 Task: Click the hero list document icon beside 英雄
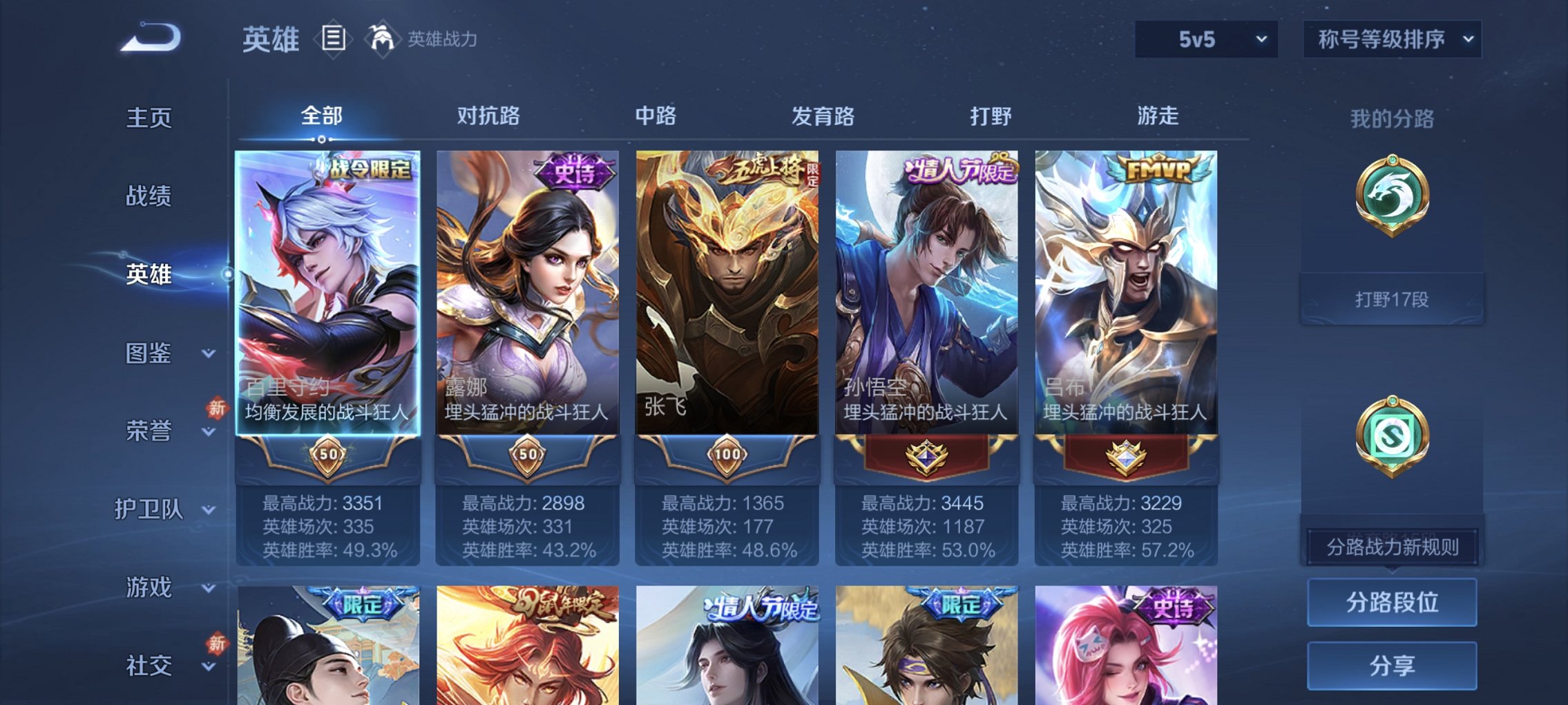pyautogui.click(x=334, y=39)
